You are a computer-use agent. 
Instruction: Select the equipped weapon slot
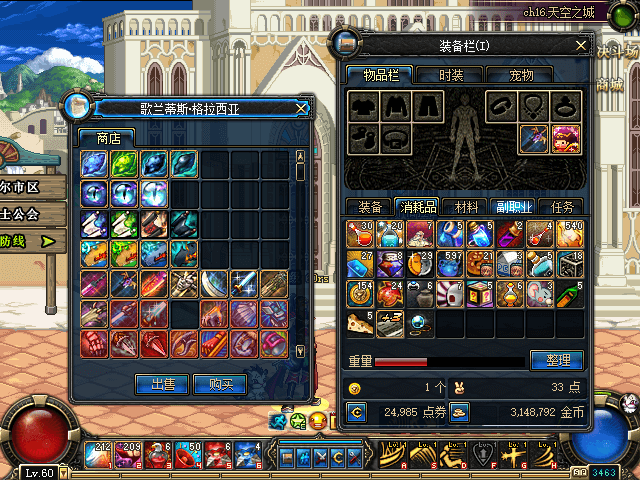tap(532, 135)
